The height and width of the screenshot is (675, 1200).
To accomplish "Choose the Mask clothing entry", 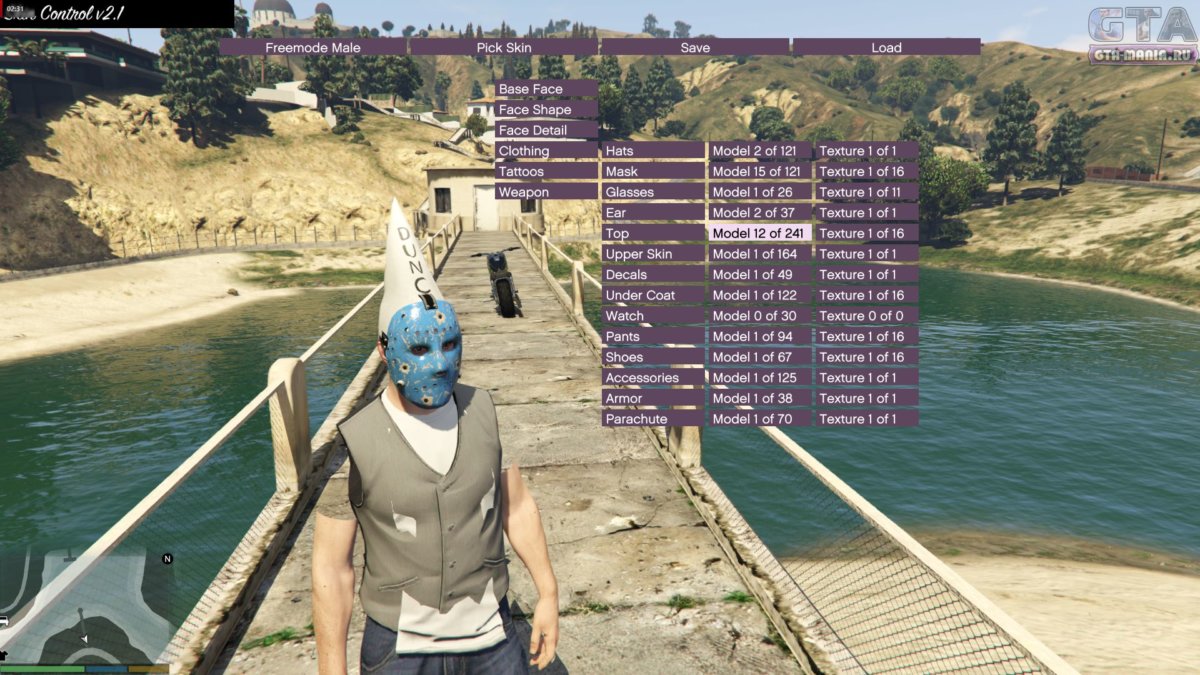I will 653,171.
